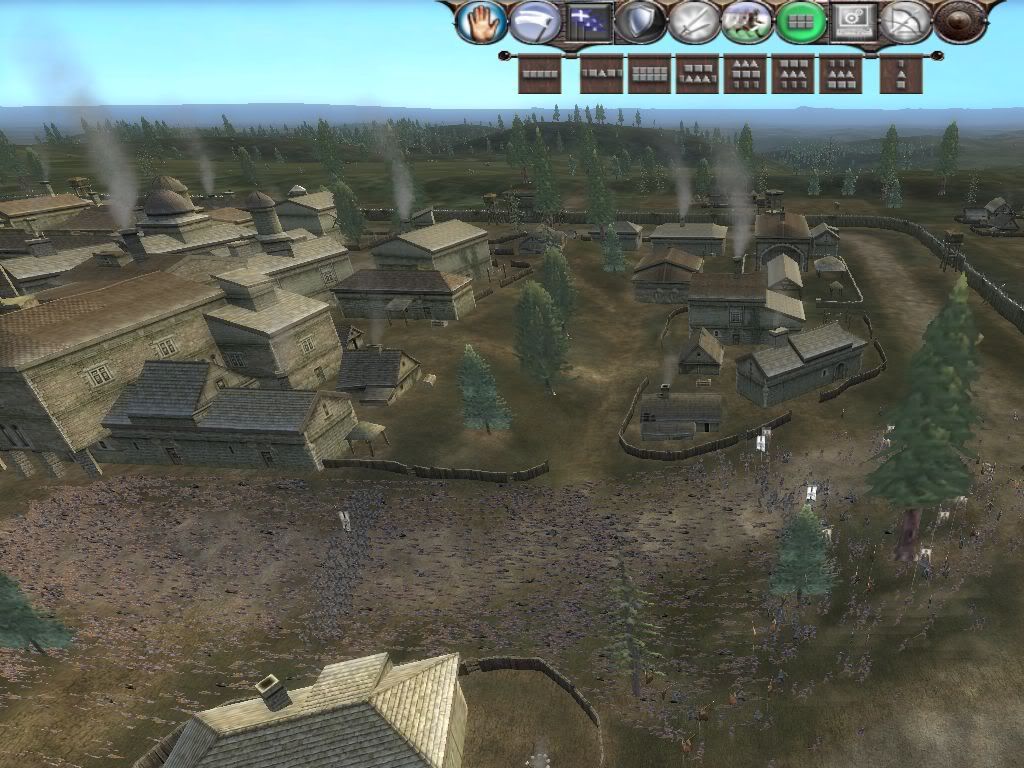Select the mounted horseman icon

click(x=747, y=22)
